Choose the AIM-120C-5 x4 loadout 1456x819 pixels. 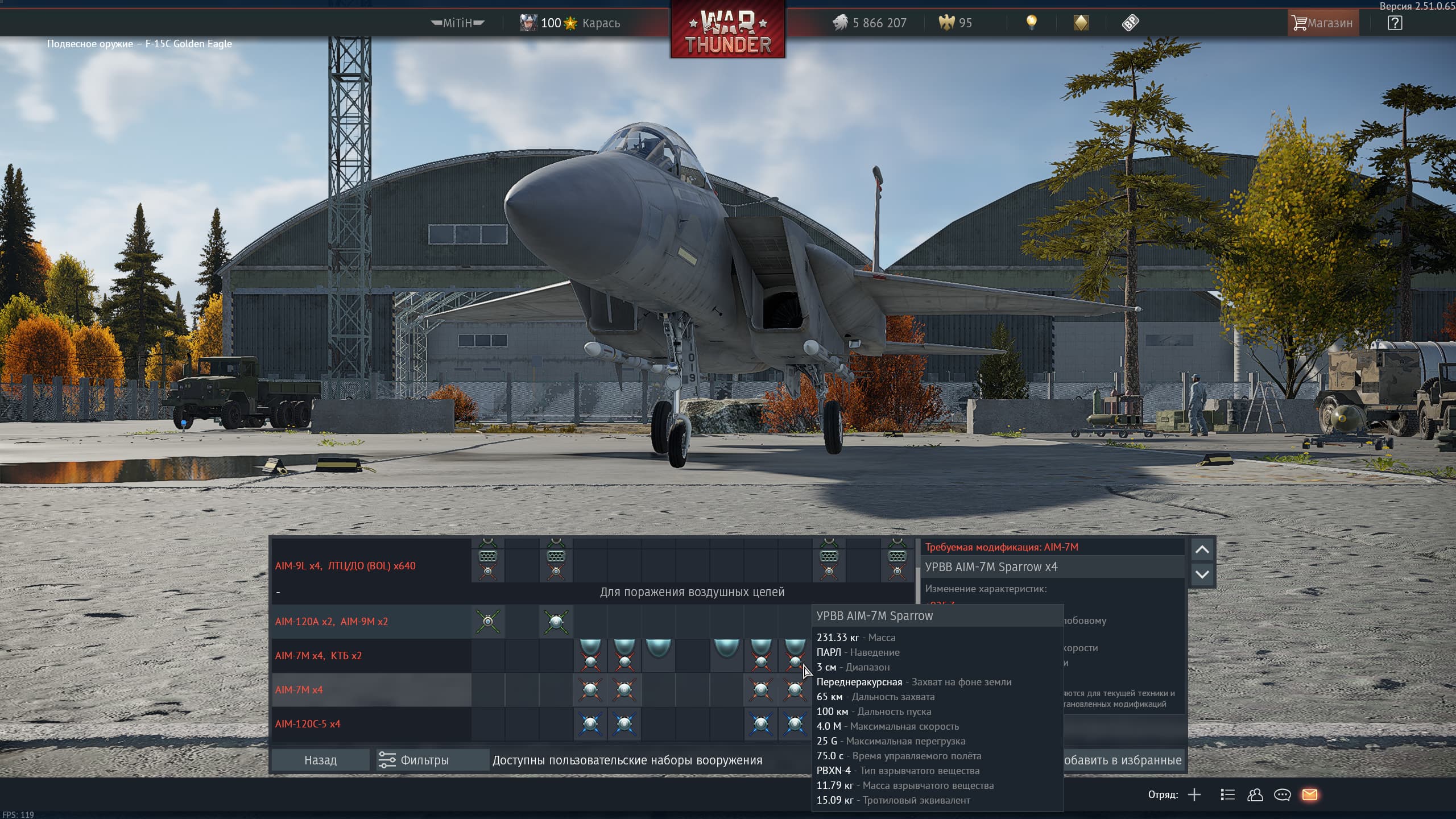pos(308,724)
